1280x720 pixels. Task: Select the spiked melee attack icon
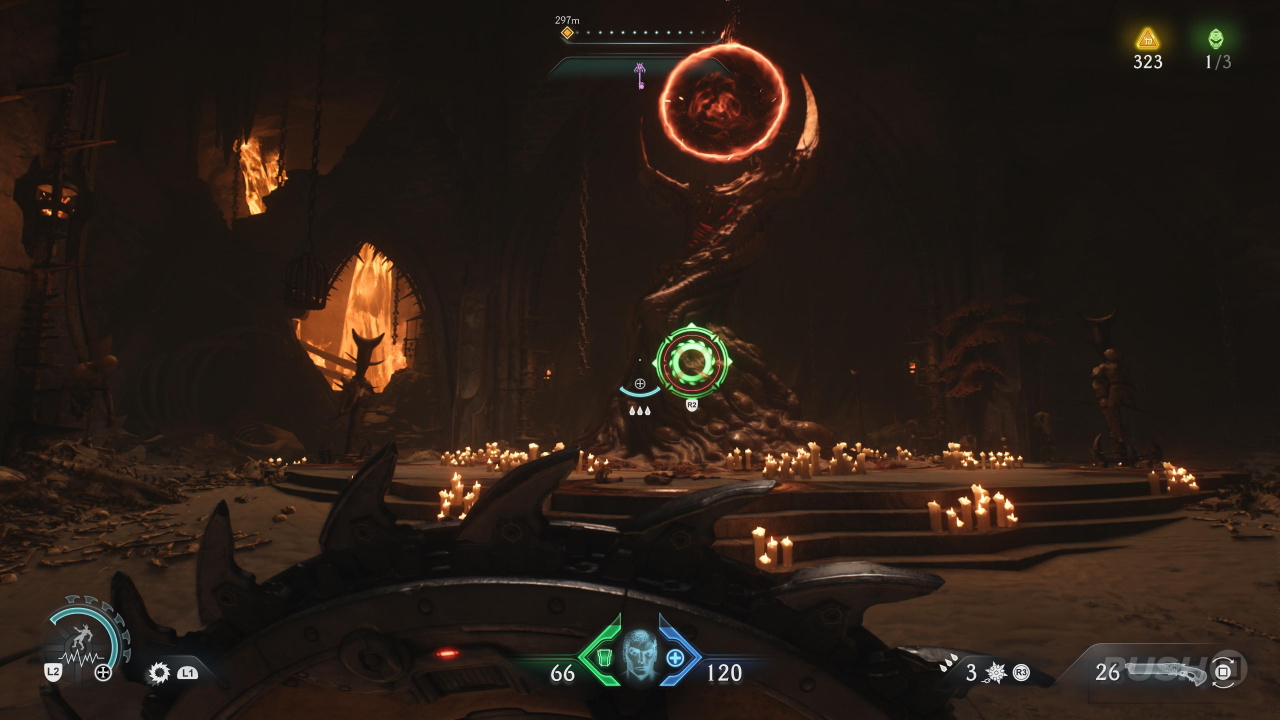[x=994, y=673]
